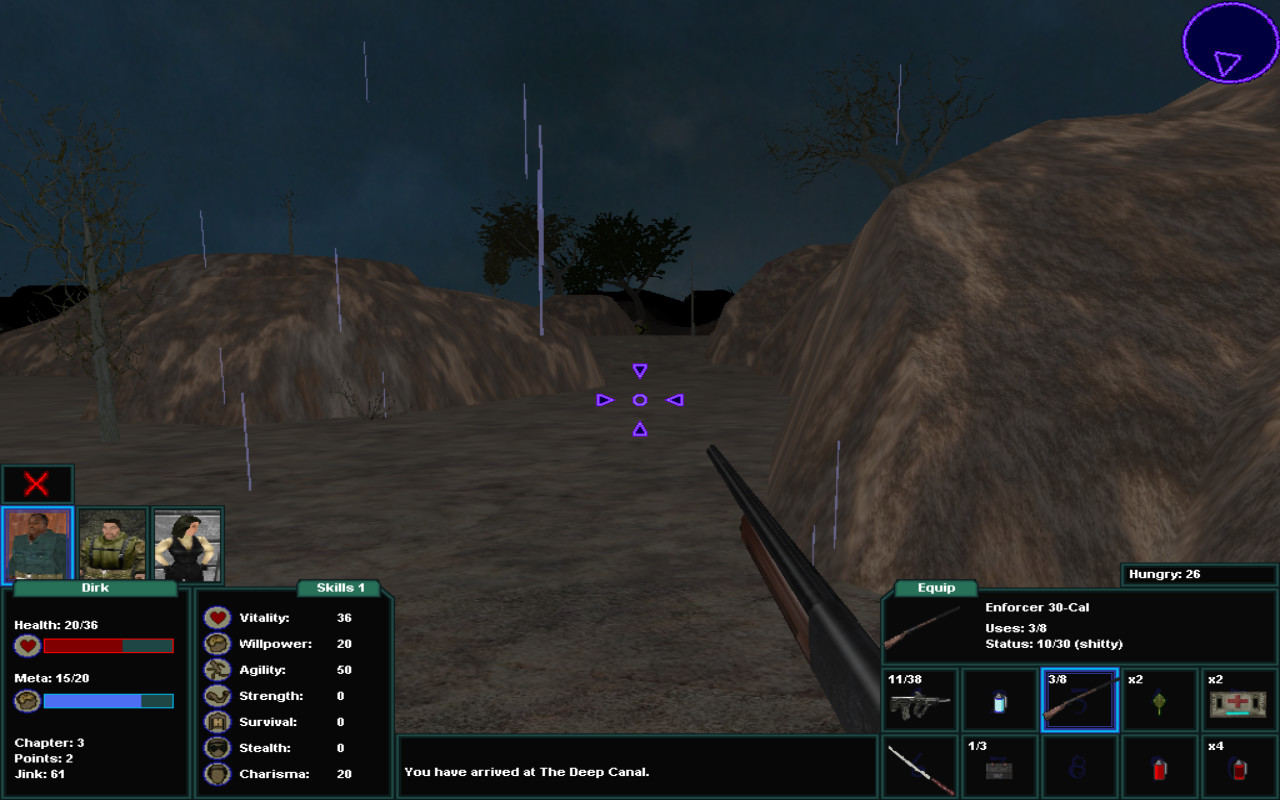Select the medkit bandage item
Screen dimensions: 1280x800
coord(1239,700)
